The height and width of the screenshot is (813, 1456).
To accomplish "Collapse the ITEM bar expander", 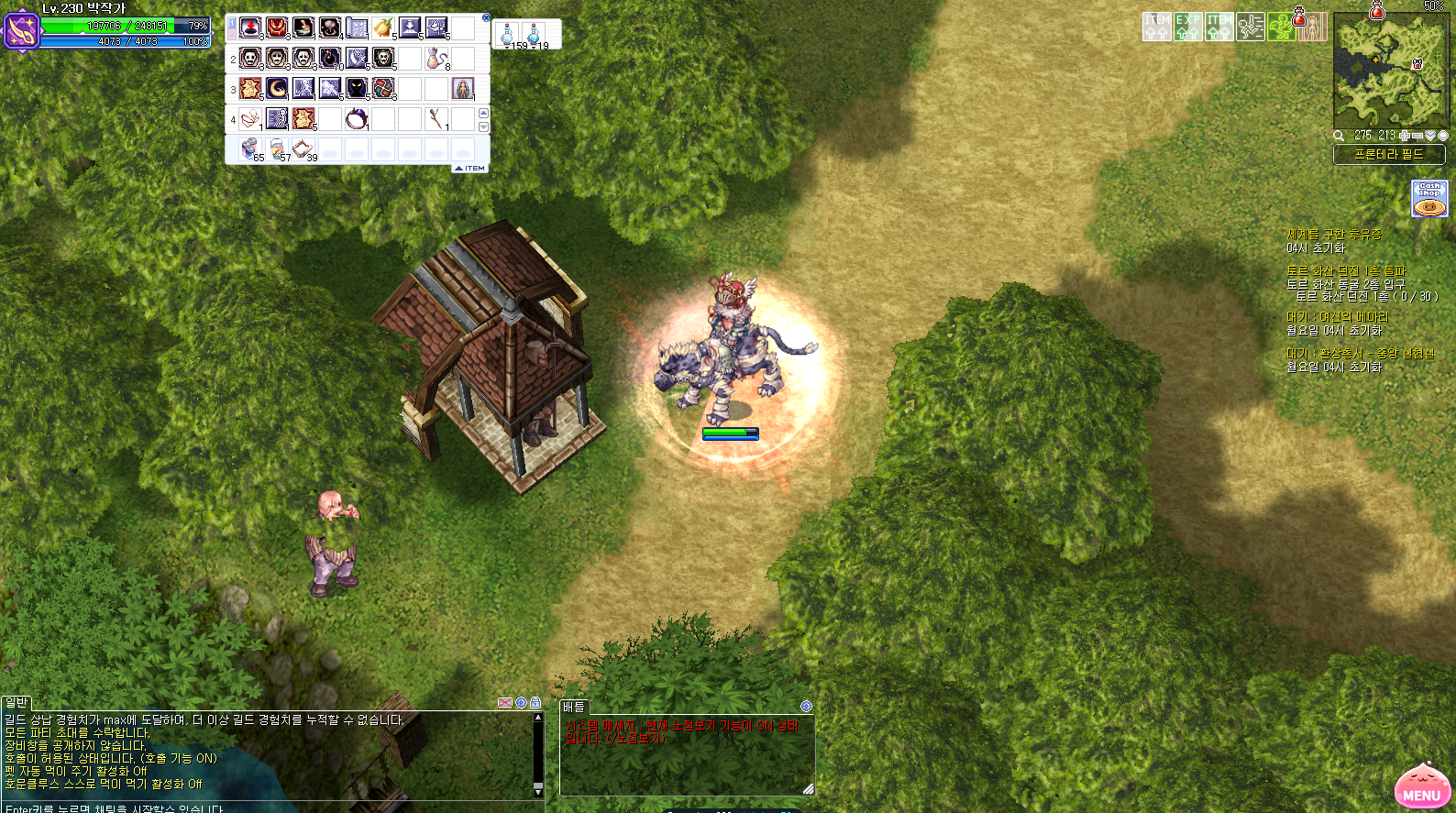I will pos(470,168).
